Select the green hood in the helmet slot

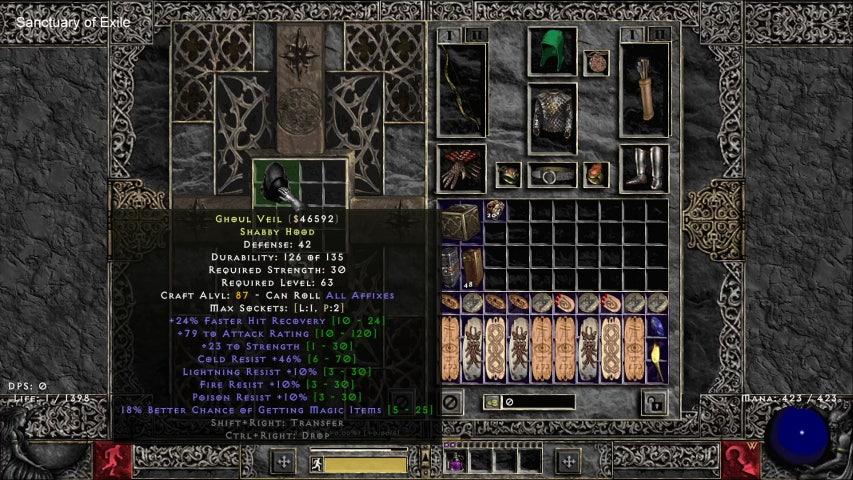point(551,53)
